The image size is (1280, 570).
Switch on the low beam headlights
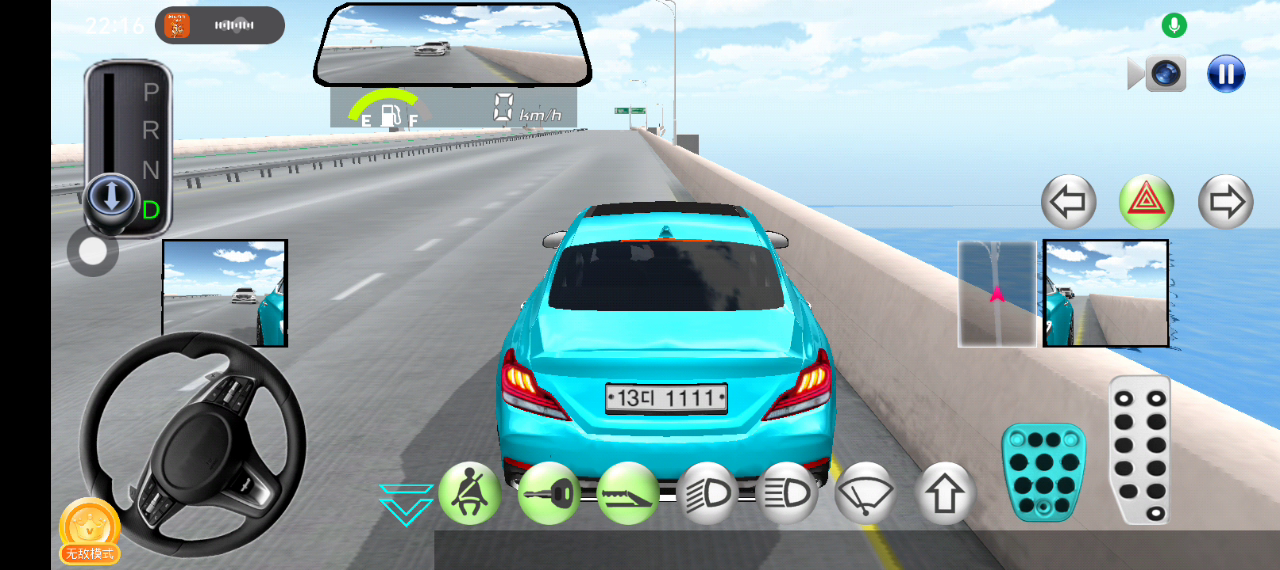pyautogui.click(x=707, y=492)
